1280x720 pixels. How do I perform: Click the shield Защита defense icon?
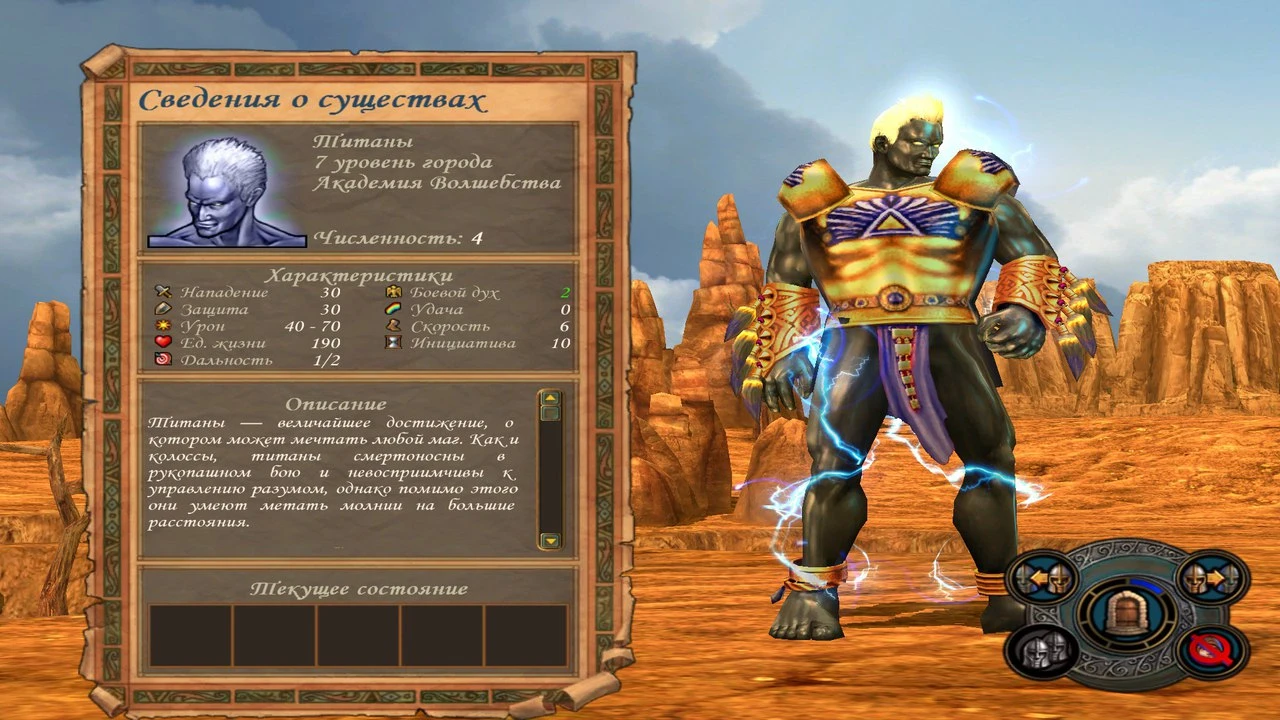pos(165,310)
